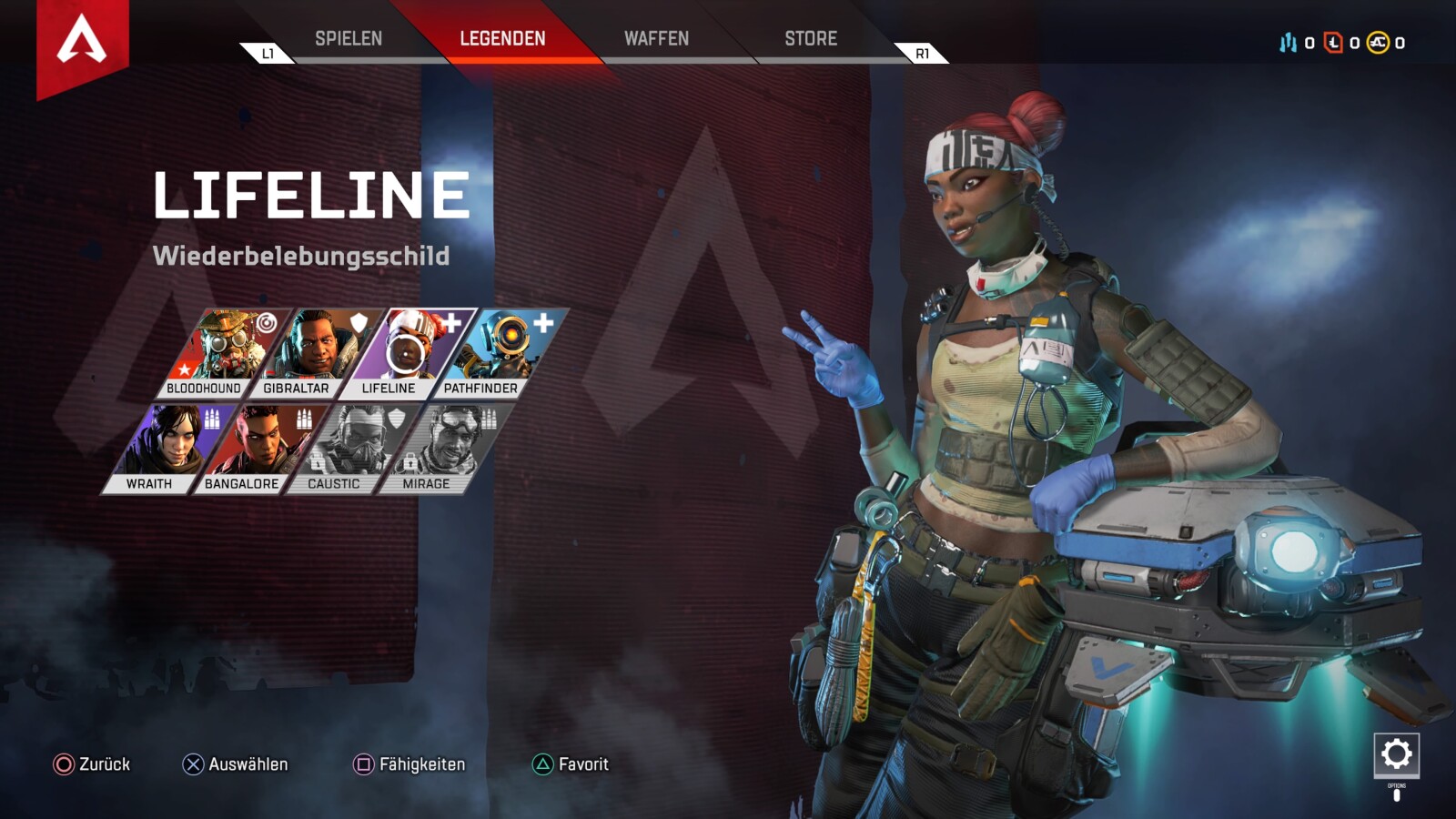Show legend Fähigkeiten details
This screenshot has height=819, width=1456.
[409, 764]
